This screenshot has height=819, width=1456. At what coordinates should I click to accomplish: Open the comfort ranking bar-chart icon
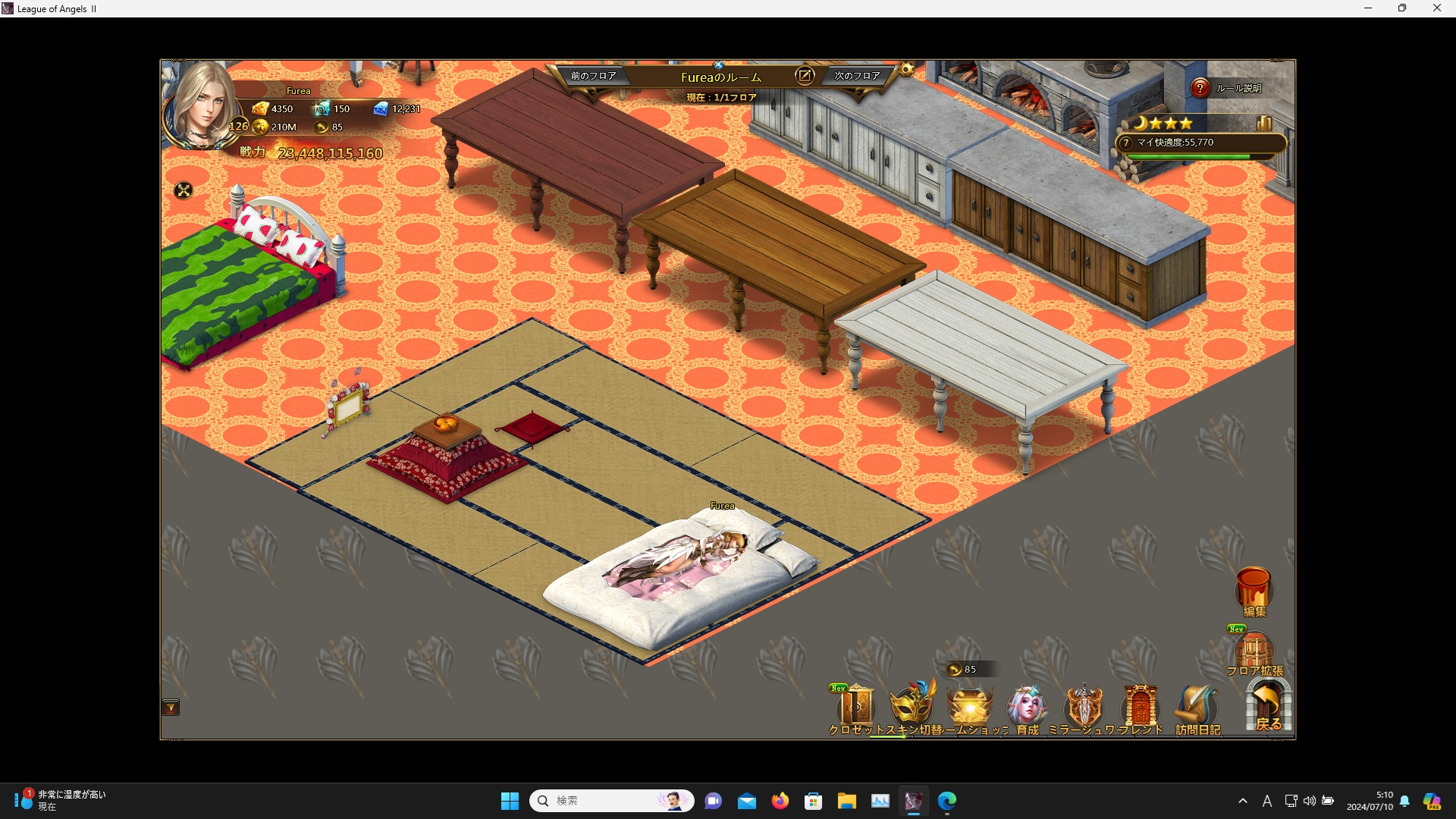(x=1264, y=123)
